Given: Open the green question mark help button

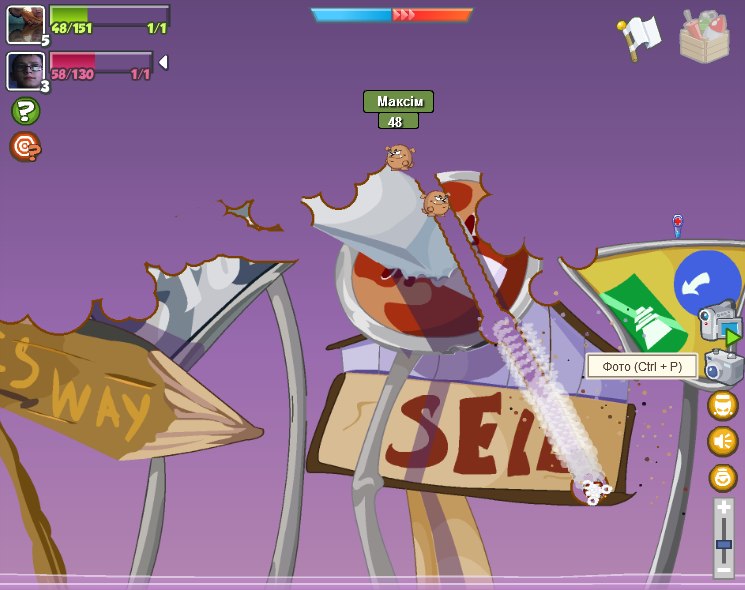Looking at the screenshot, I should [26, 111].
